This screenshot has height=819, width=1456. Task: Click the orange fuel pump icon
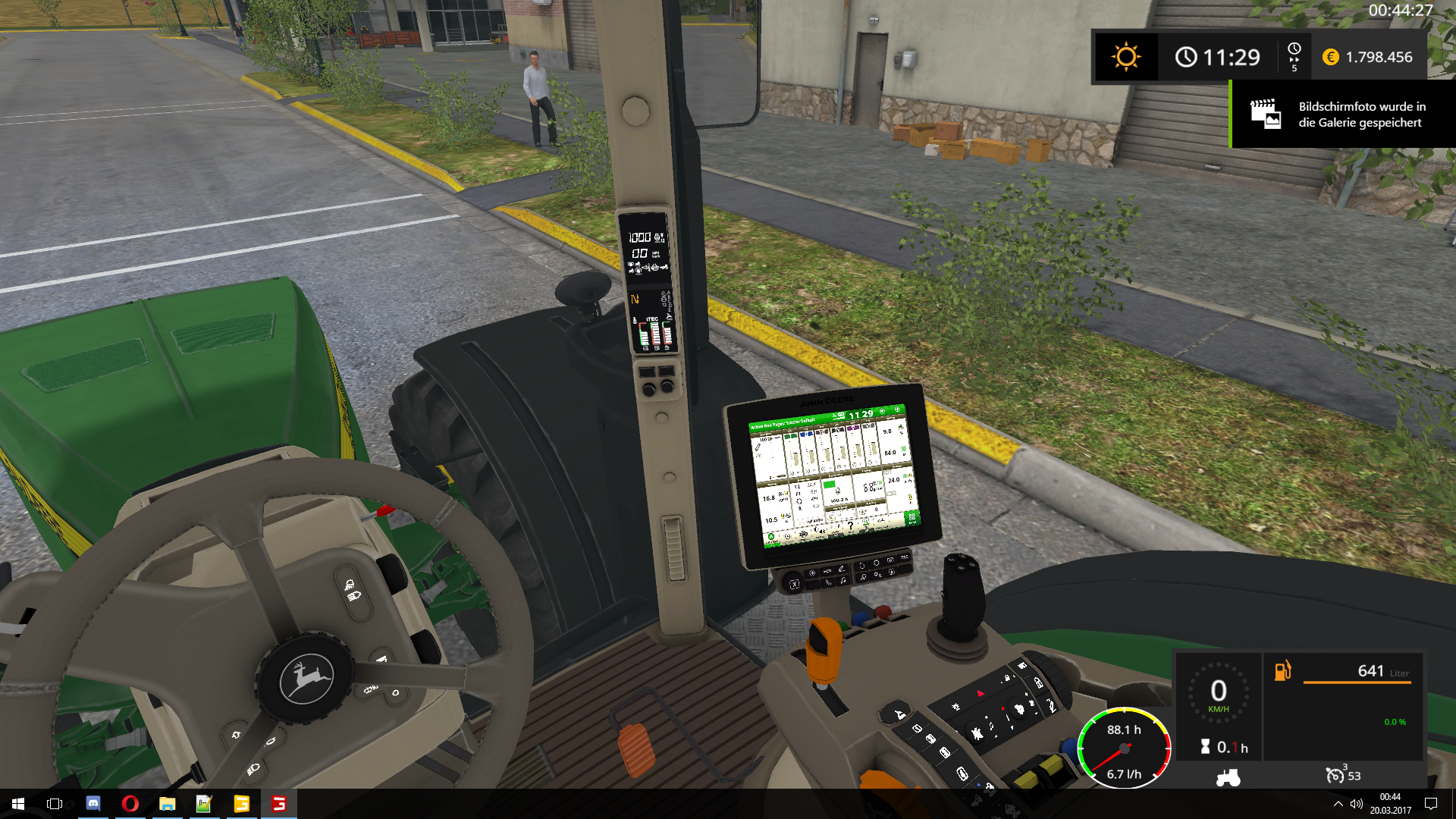pos(1282,671)
